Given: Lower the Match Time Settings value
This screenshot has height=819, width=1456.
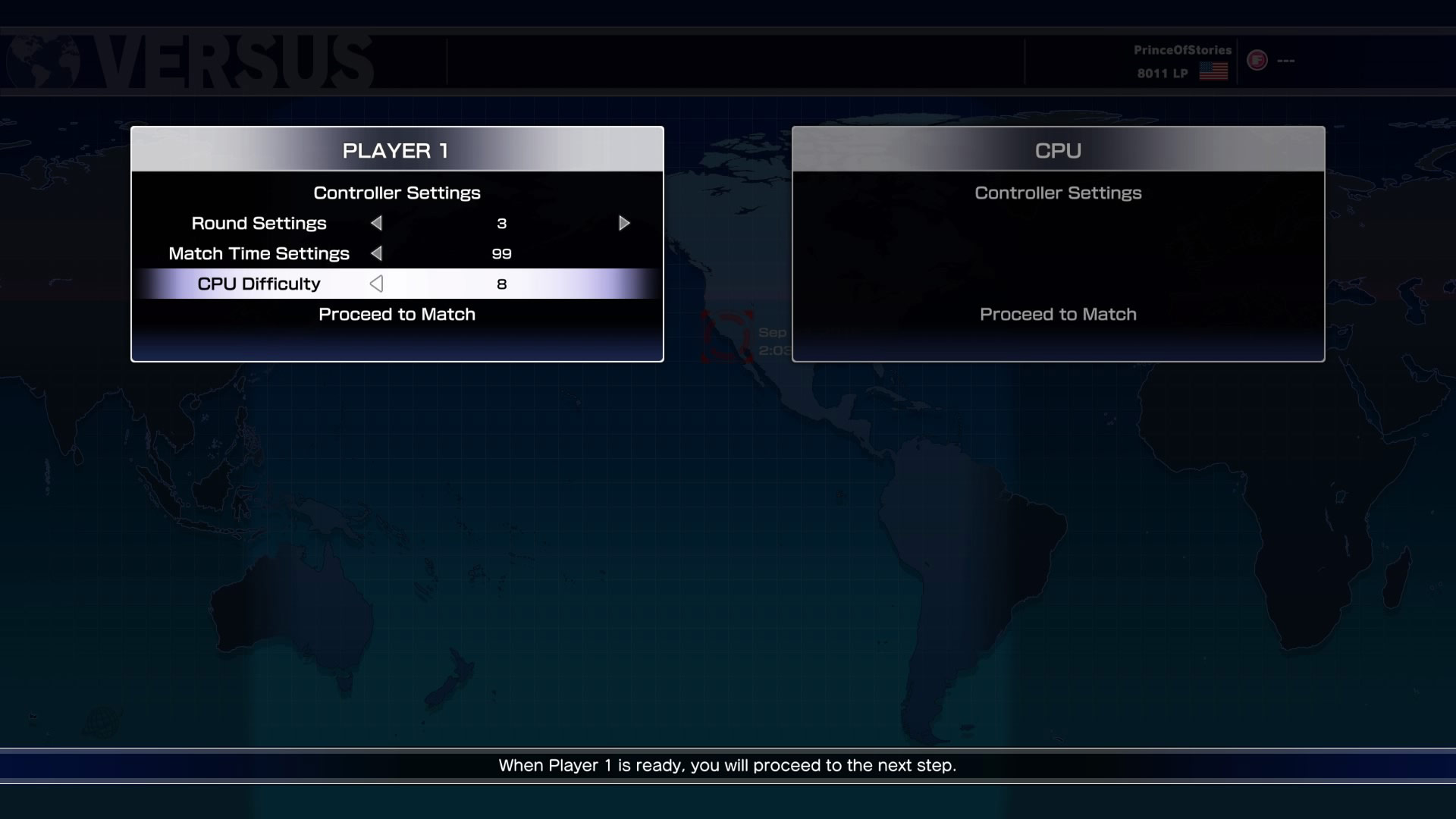Looking at the screenshot, I should [x=376, y=253].
